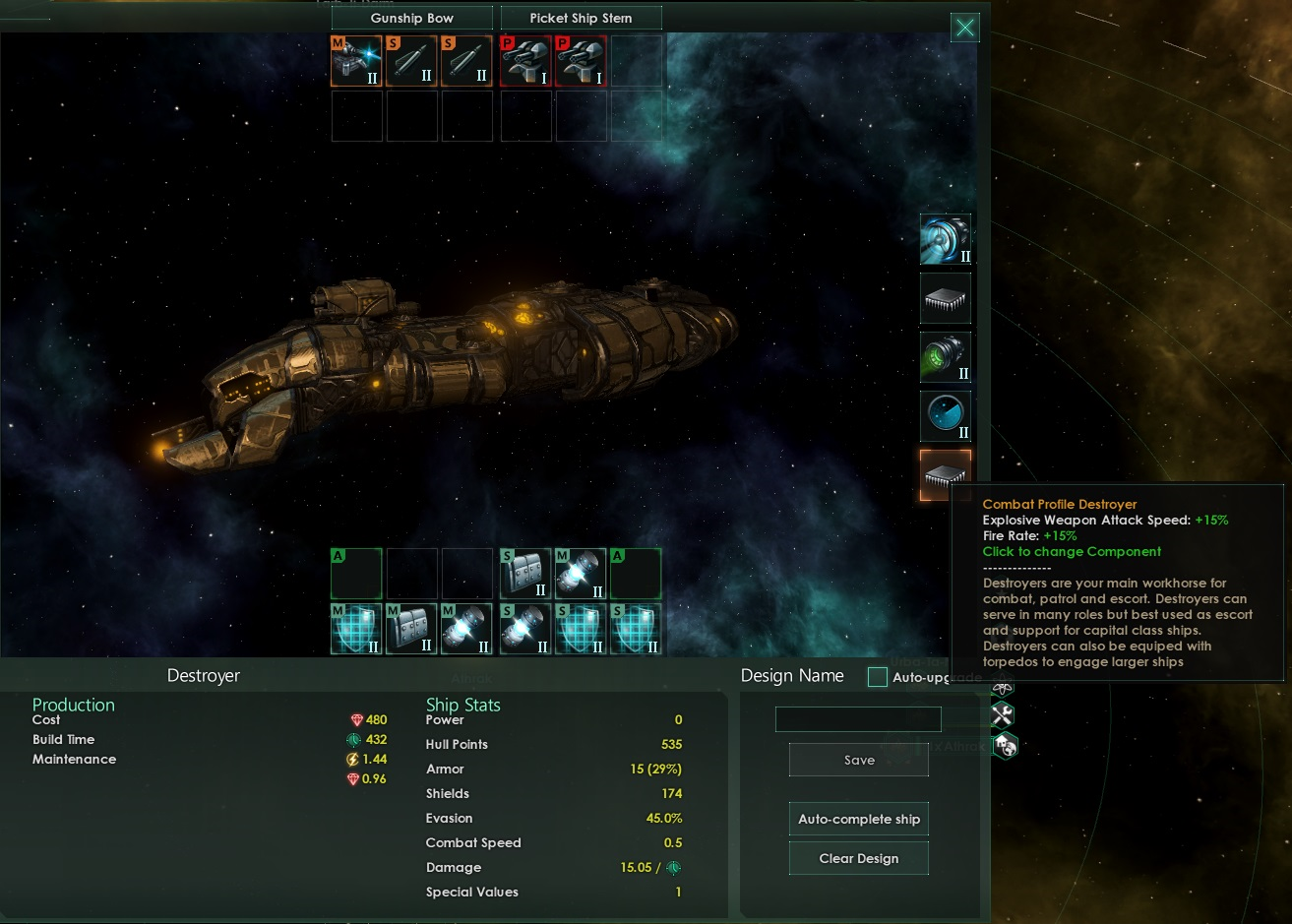Select the medium armor plating utility slot

pos(411,630)
